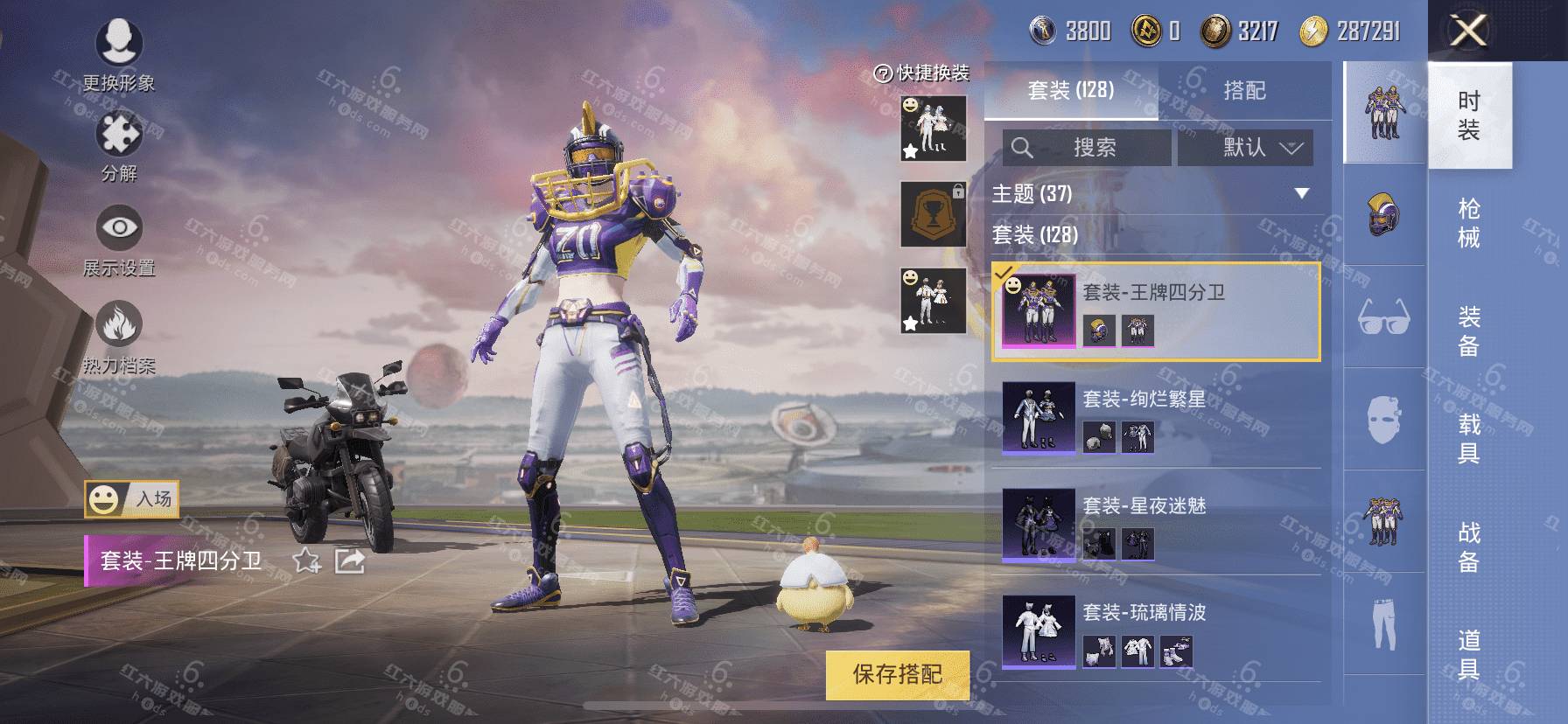Switch to the 枪械 firearms category
This screenshot has height=724, width=1568.
tap(1468, 223)
